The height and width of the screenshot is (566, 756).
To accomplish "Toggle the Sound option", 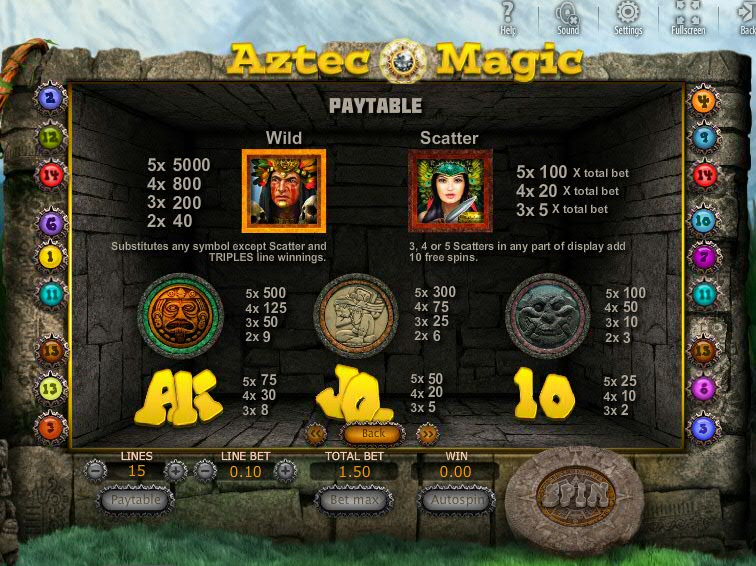I will [x=568, y=16].
